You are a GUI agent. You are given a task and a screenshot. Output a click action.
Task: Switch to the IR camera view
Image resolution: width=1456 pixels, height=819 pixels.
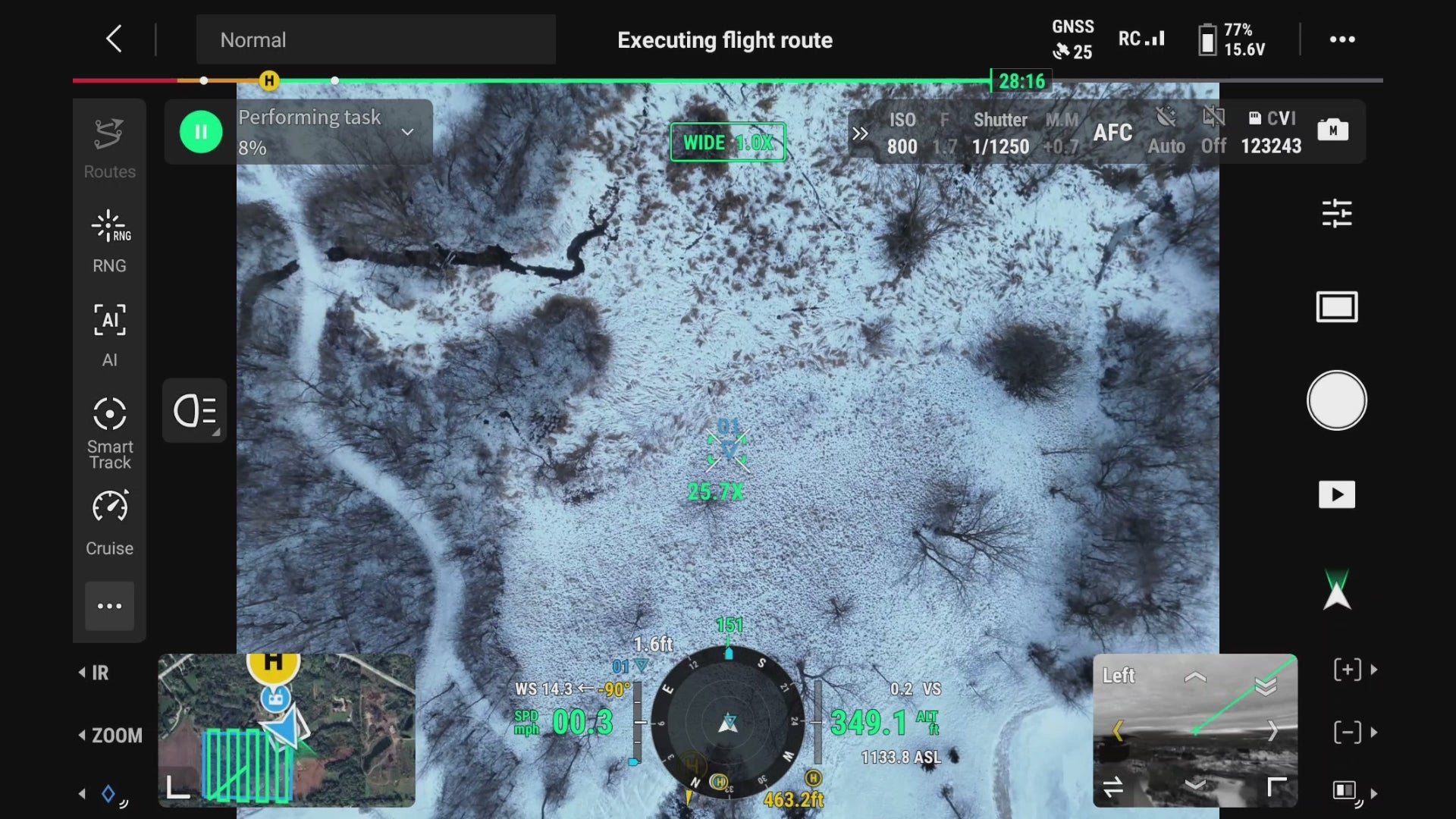tap(95, 673)
